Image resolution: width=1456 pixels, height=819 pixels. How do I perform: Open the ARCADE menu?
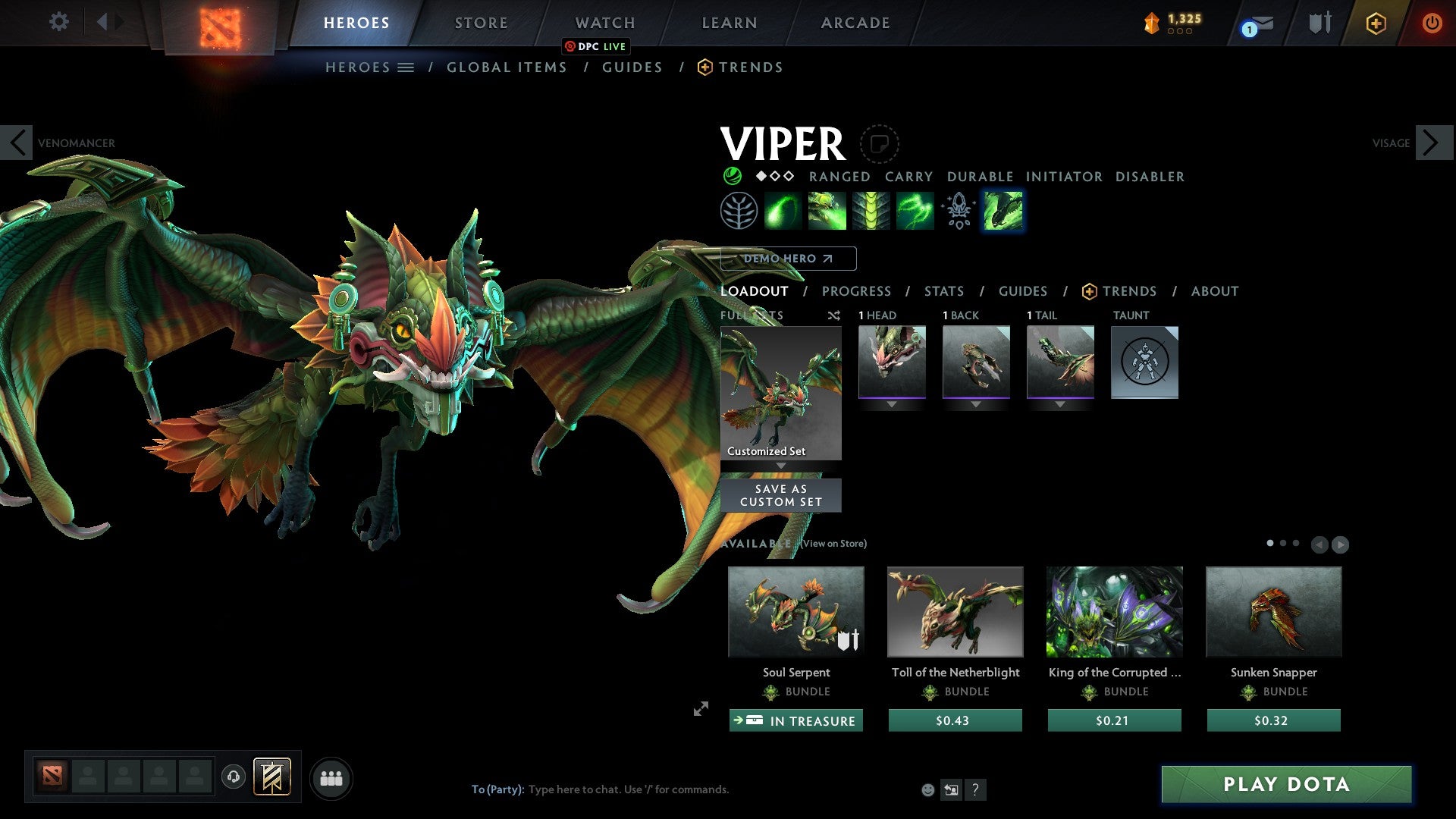click(x=855, y=23)
